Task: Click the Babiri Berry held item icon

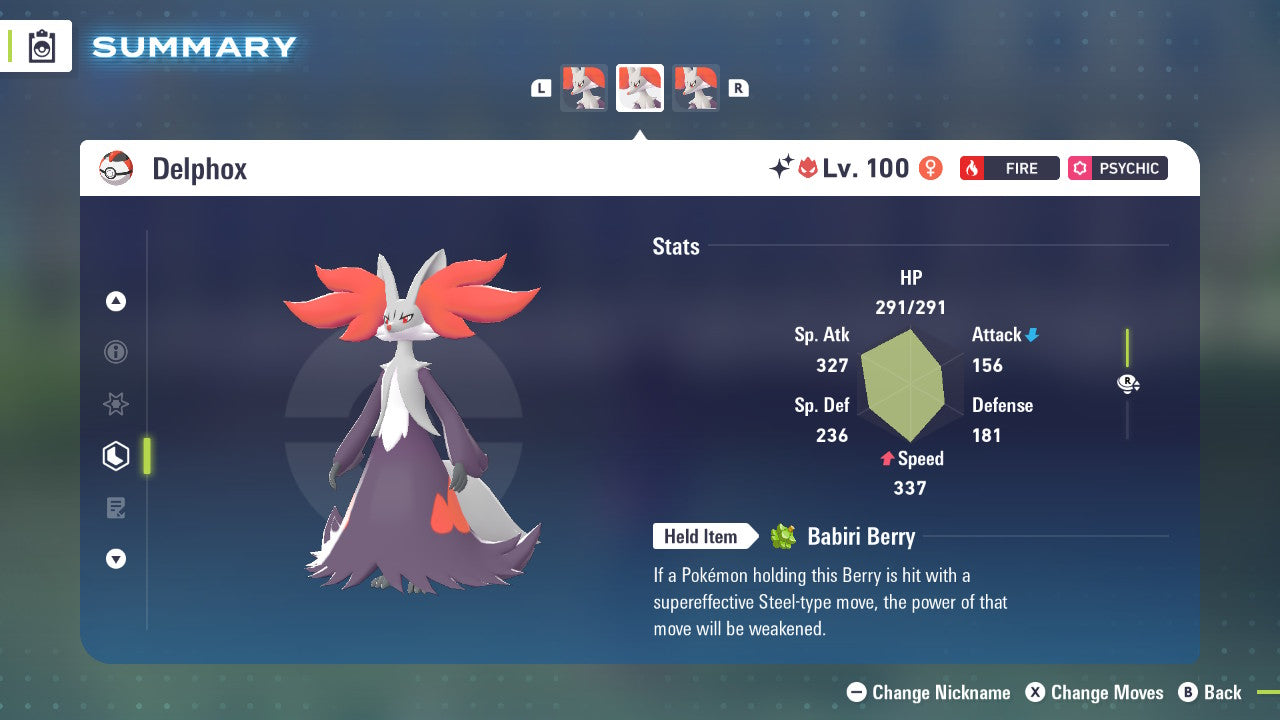Action: [x=785, y=536]
